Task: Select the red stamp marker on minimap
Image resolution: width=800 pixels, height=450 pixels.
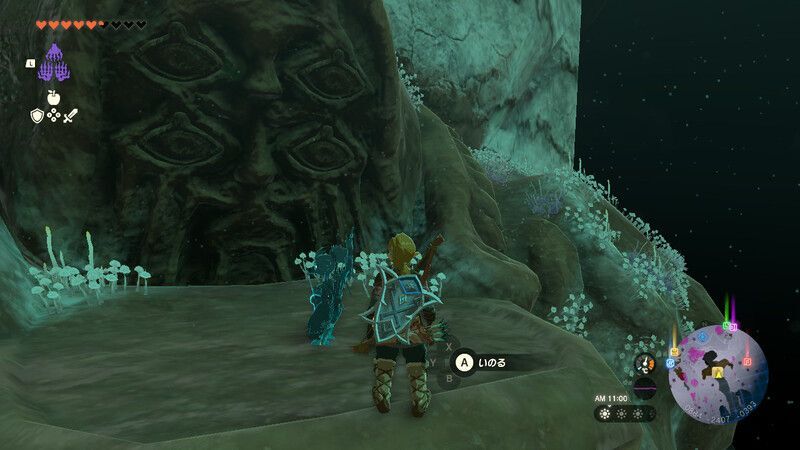Action: click(746, 361)
